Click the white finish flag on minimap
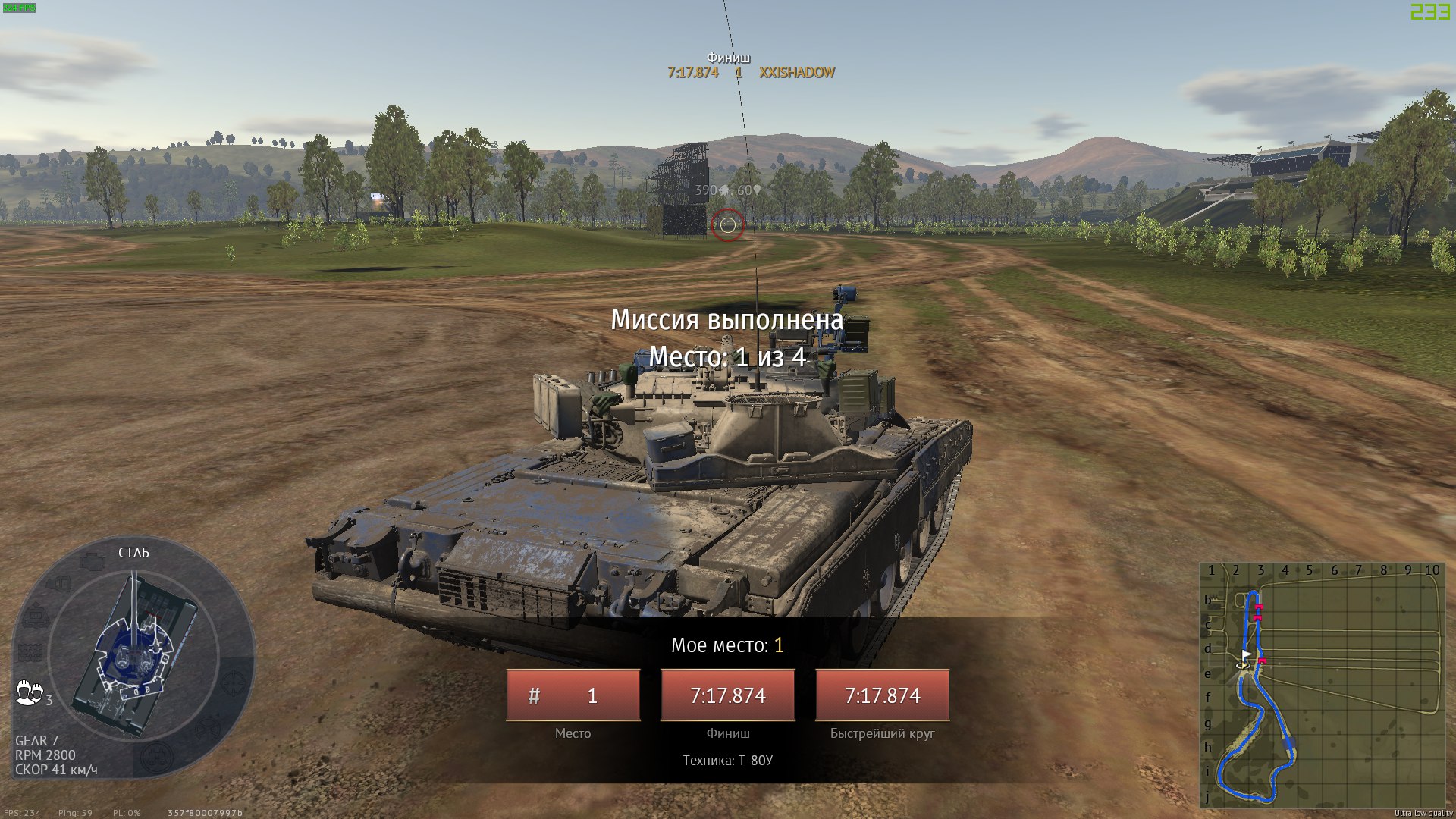 pyautogui.click(x=1246, y=656)
